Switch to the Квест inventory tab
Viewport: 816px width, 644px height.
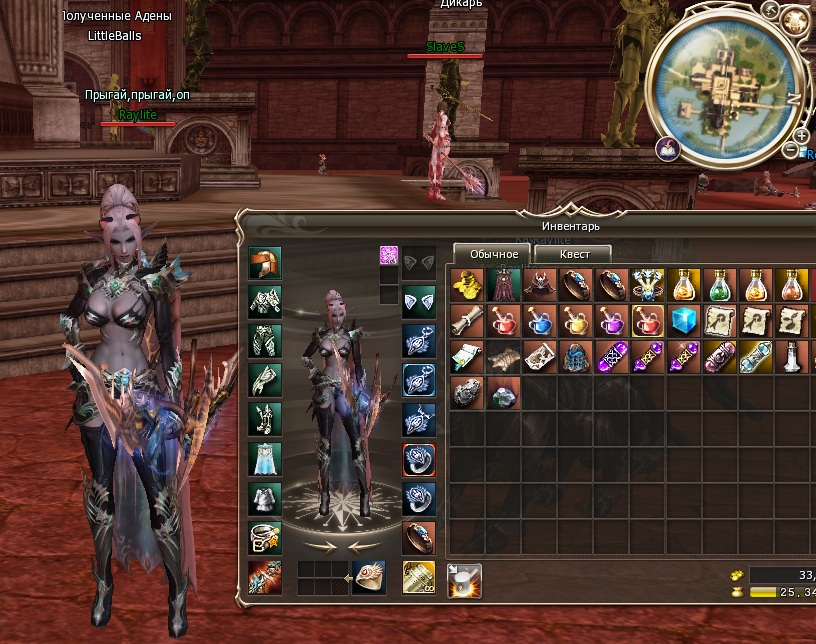click(x=573, y=254)
